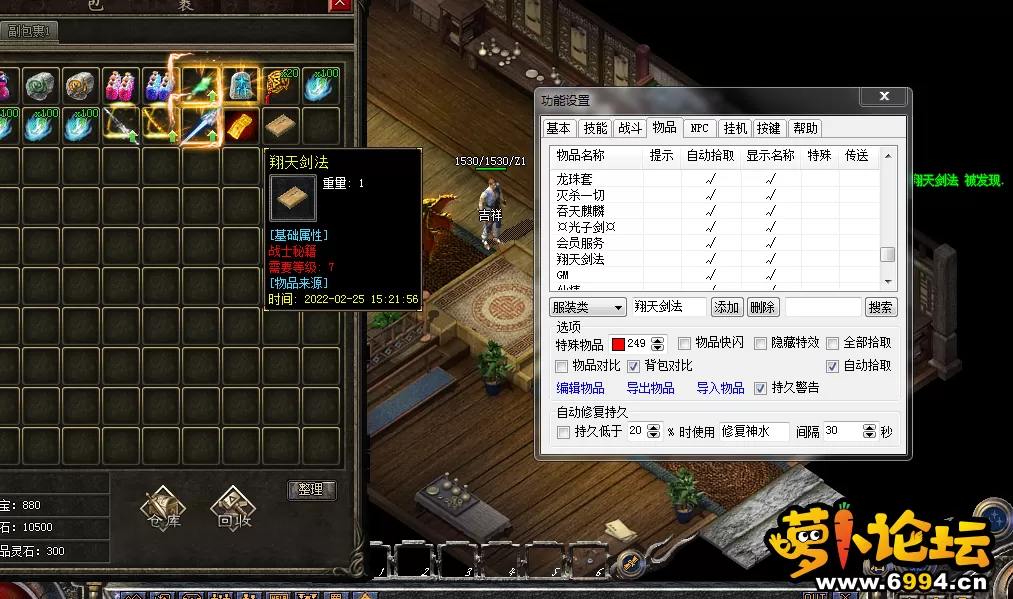Switch to the 基本 tab
Viewport: 1013px width, 599px height.
point(558,128)
